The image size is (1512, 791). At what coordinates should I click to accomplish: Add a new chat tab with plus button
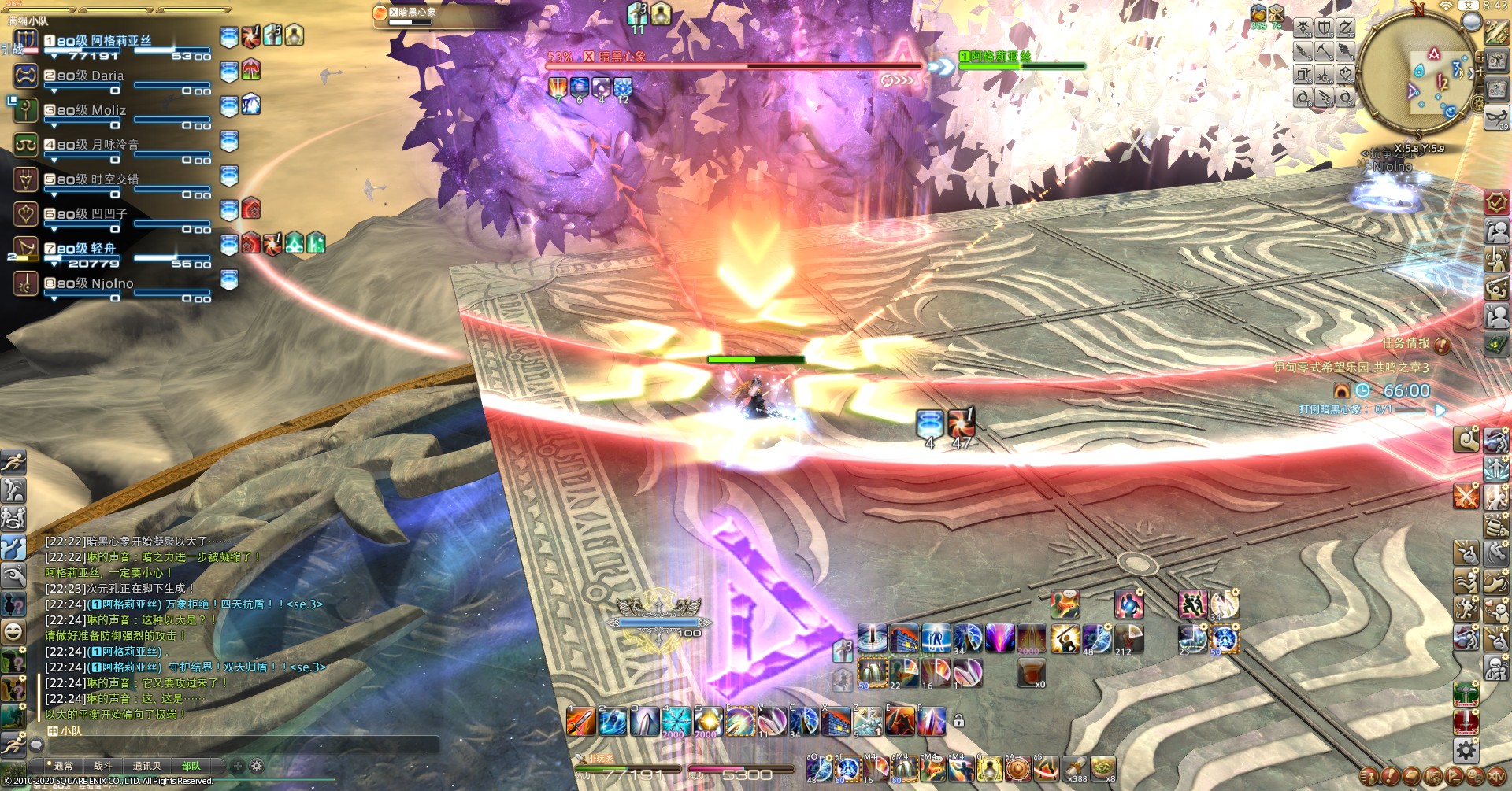[238, 766]
